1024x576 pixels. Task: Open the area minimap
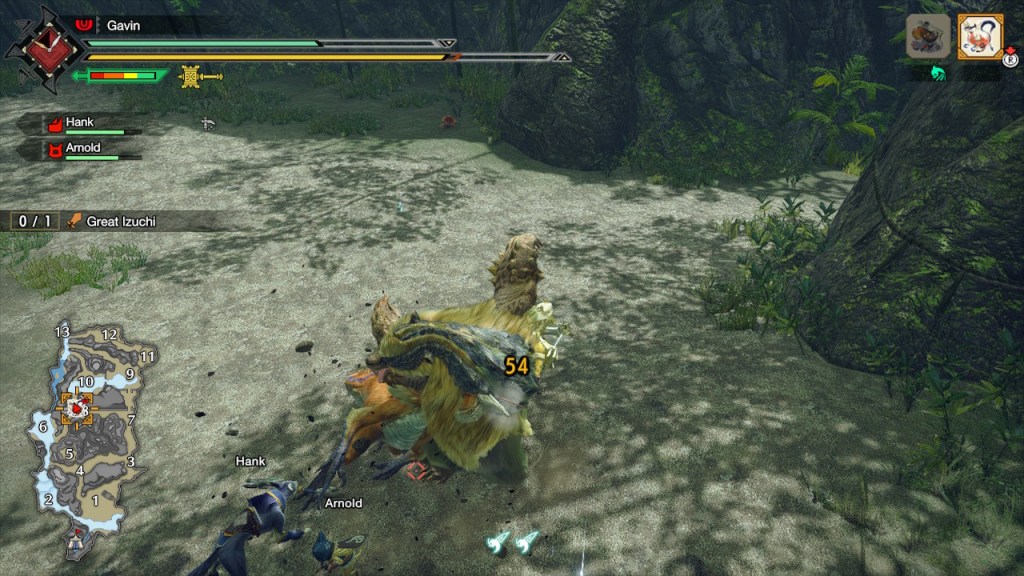click(x=90, y=430)
